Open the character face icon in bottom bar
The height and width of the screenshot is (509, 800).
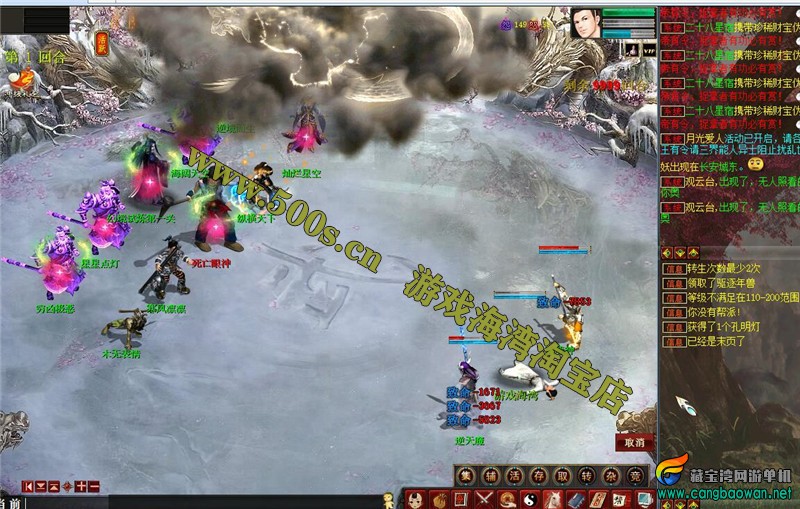tap(415, 499)
